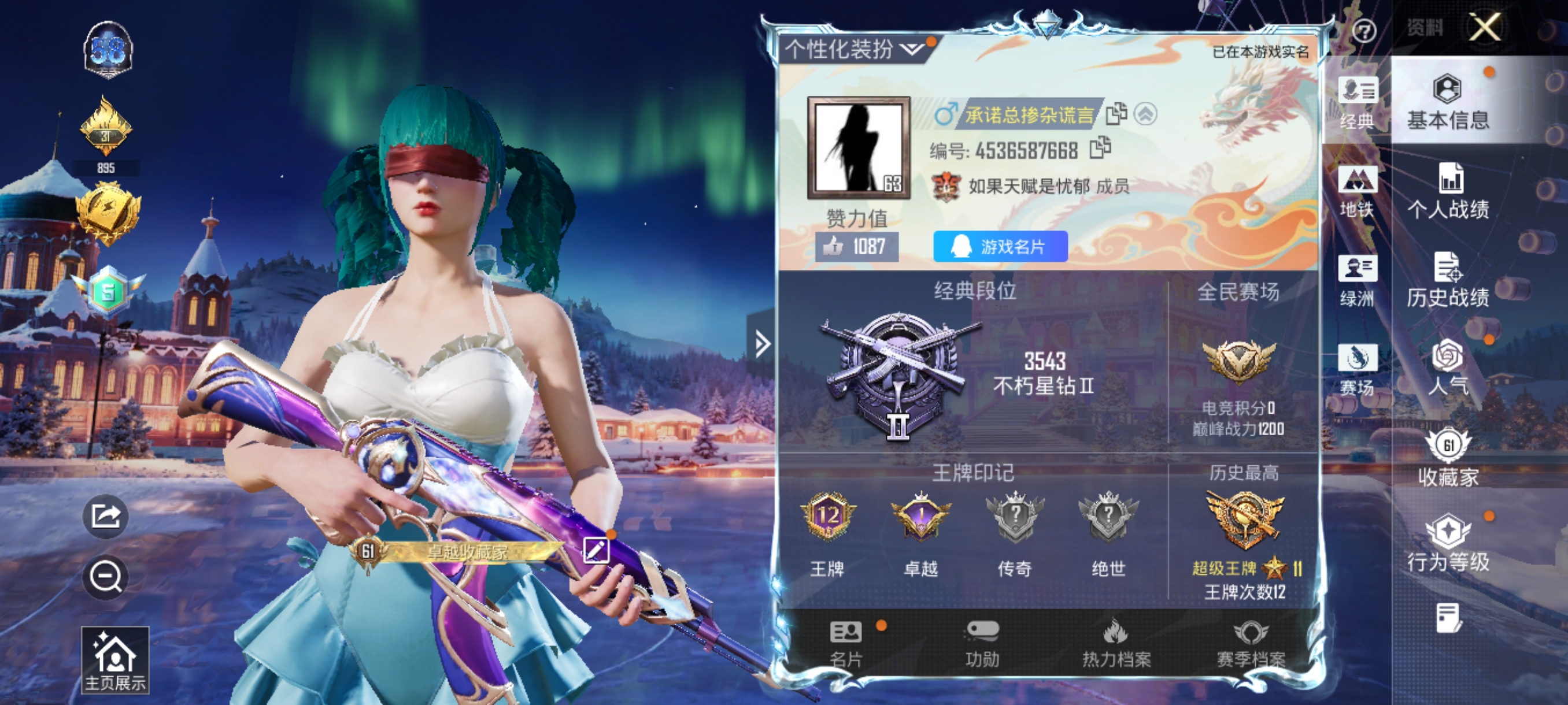
Task: Show the 人气 popularity page
Action: pyautogui.click(x=1448, y=368)
